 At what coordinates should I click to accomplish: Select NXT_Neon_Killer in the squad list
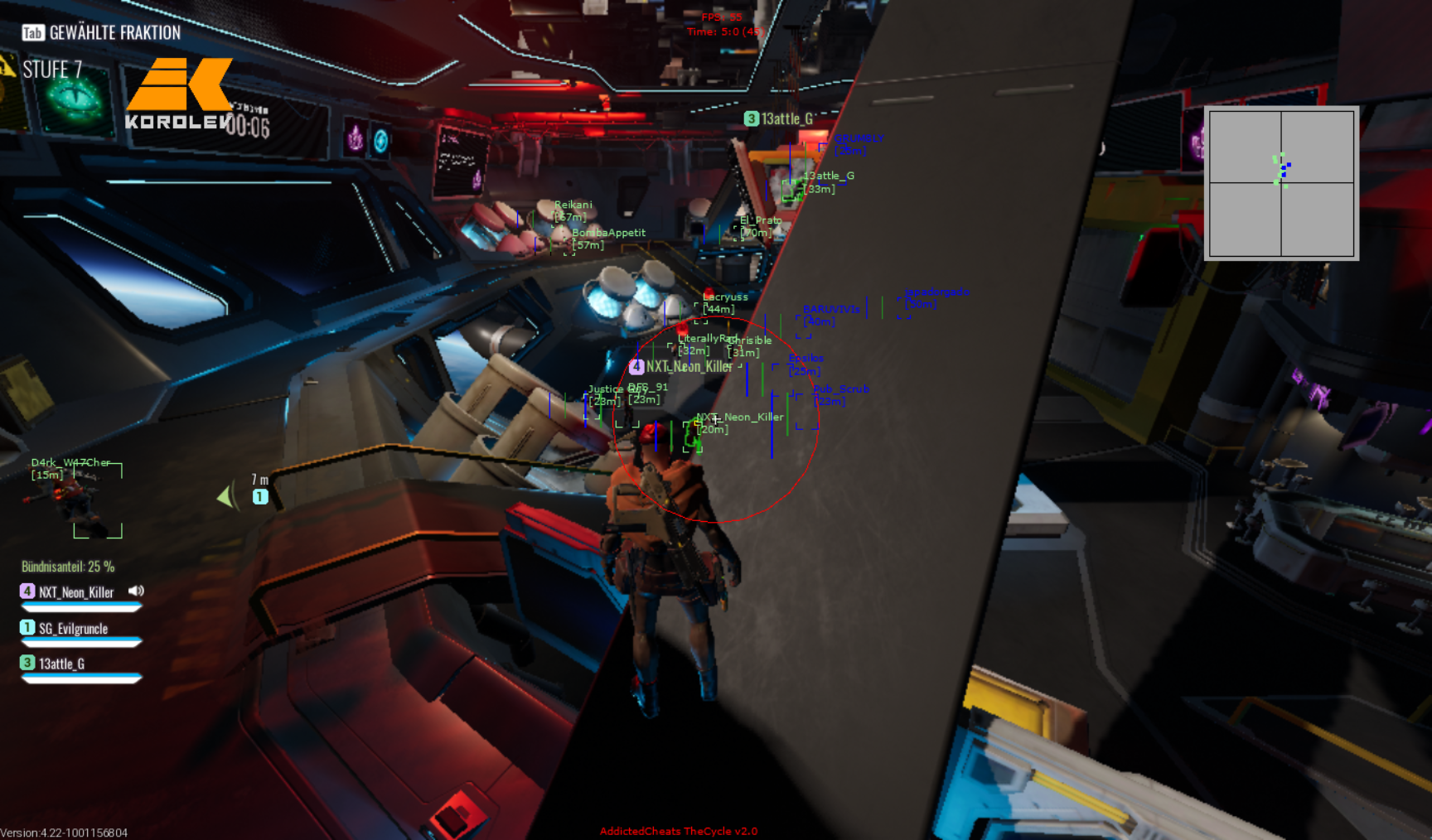[75, 592]
